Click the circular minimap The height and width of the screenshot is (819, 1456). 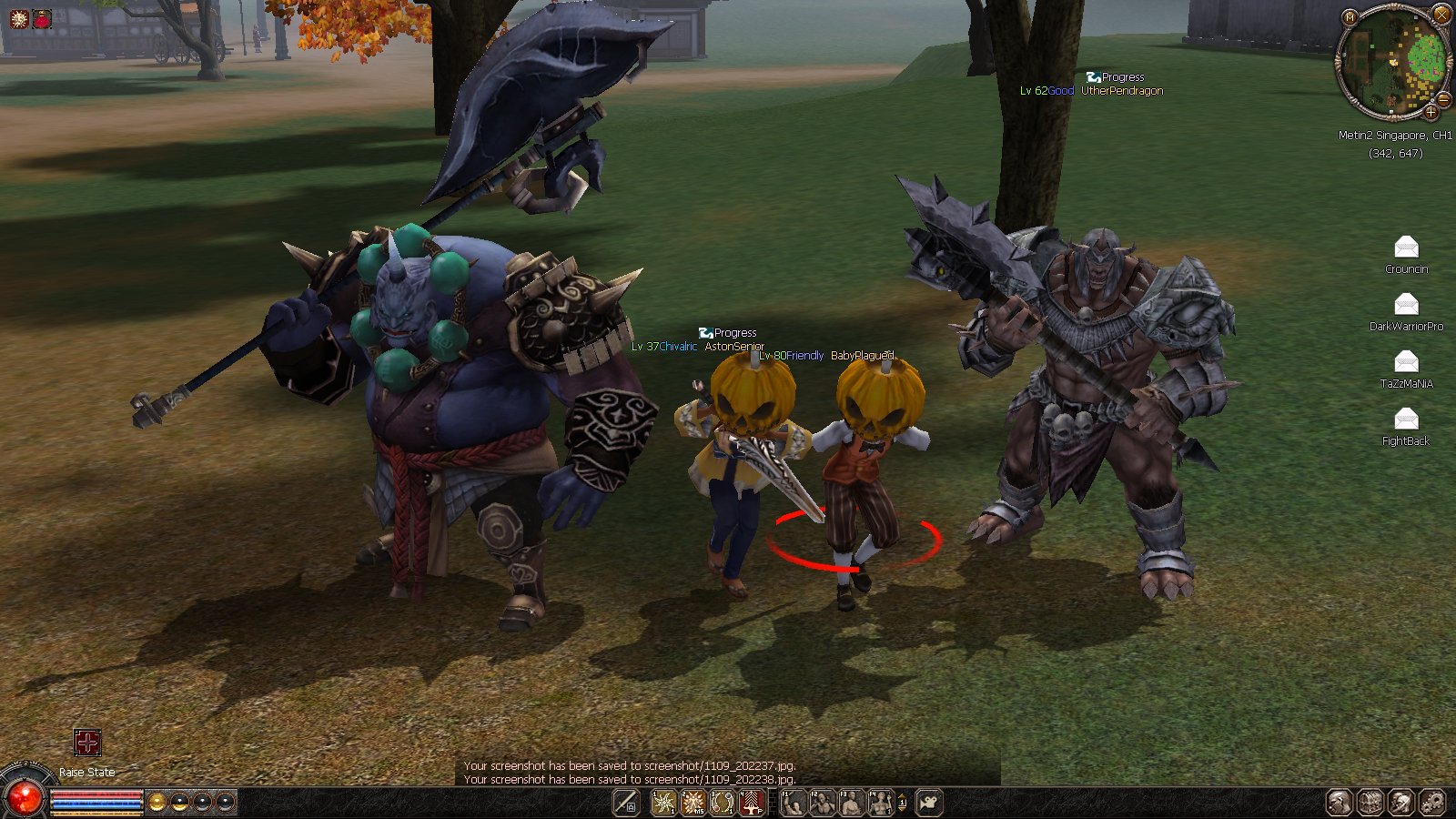pyautogui.click(x=1392, y=62)
